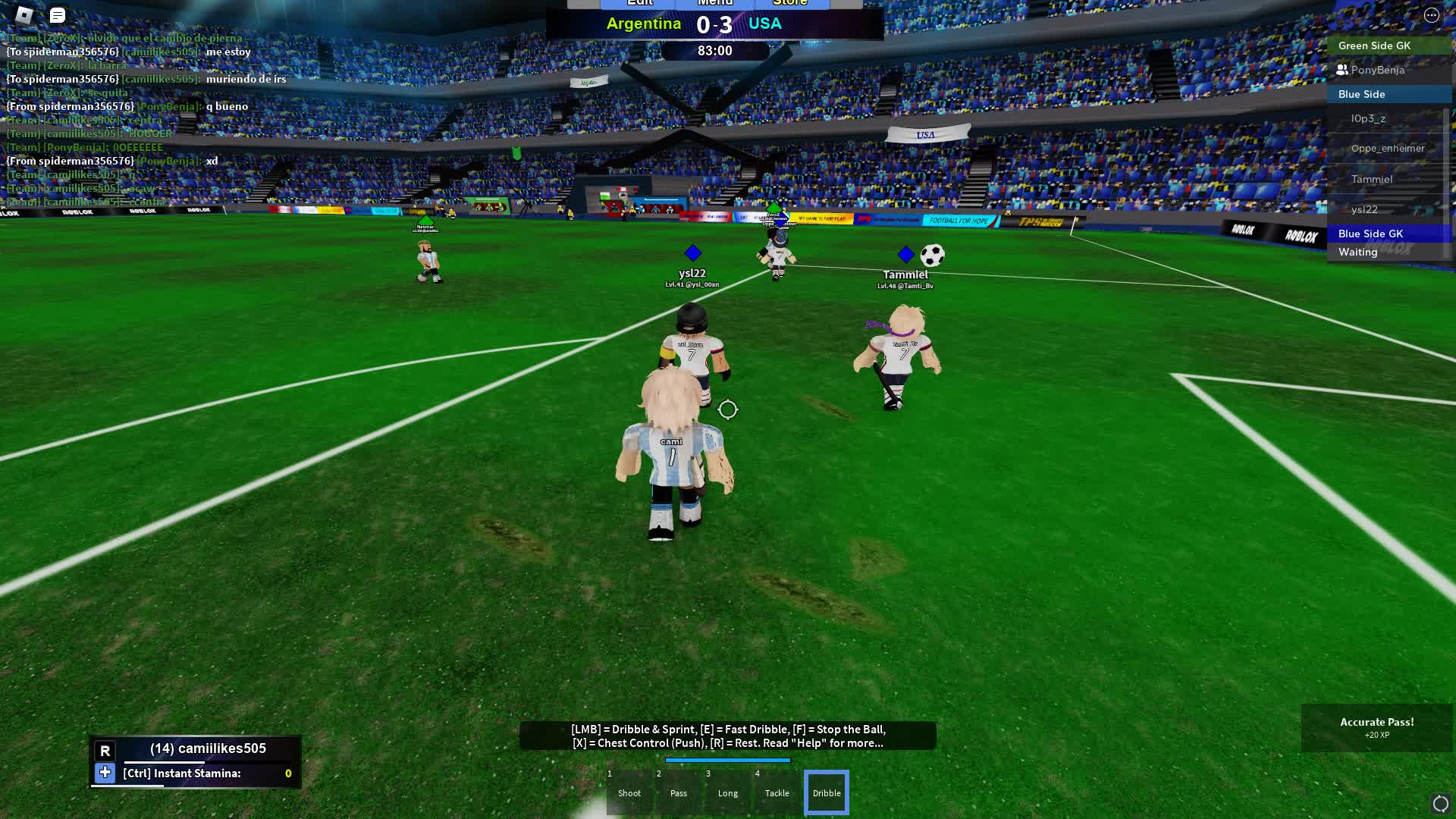Open the Edit button at top
The height and width of the screenshot is (819, 1456).
click(x=639, y=4)
